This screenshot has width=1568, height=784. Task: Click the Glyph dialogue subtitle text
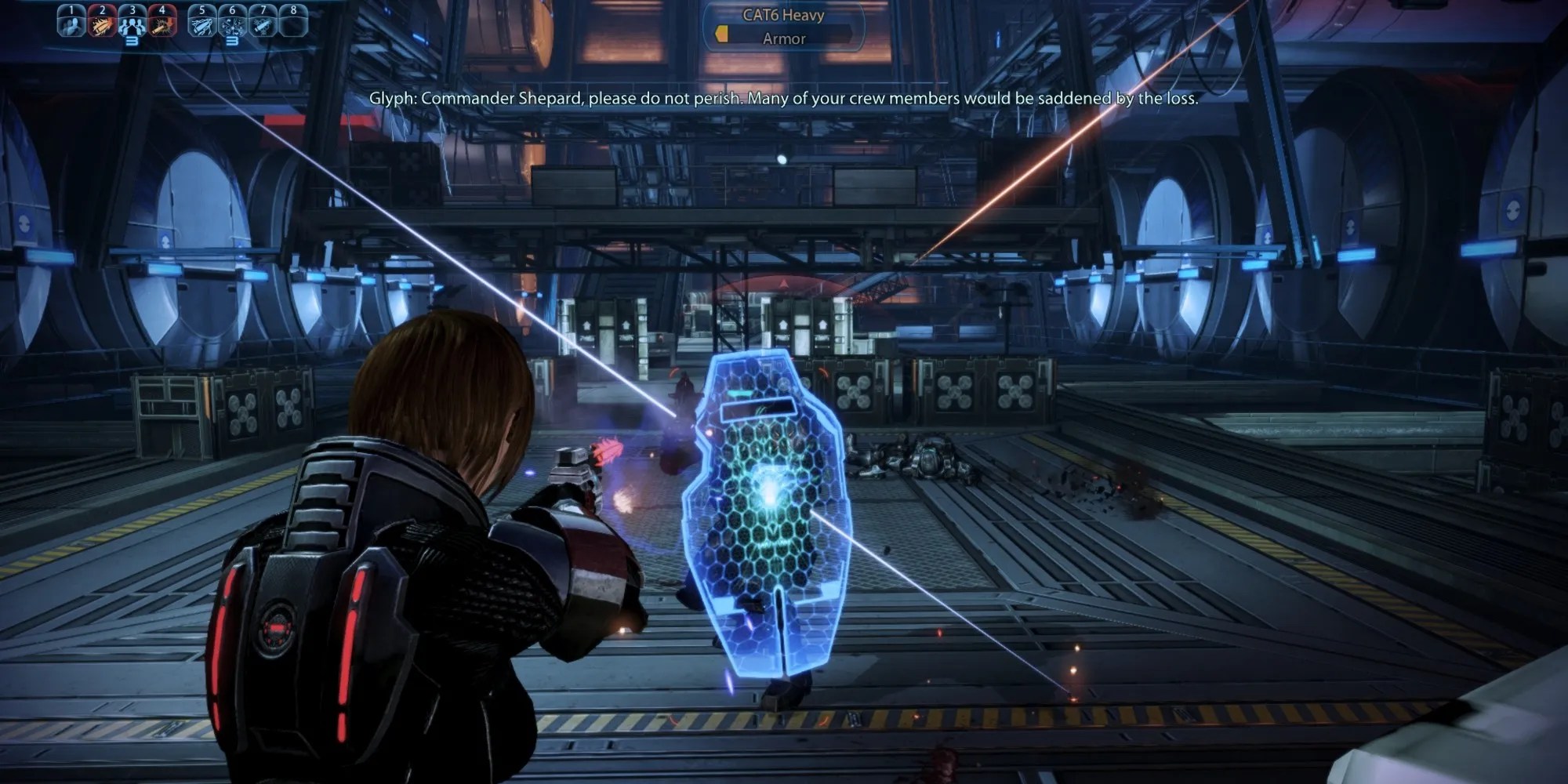click(784, 99)
